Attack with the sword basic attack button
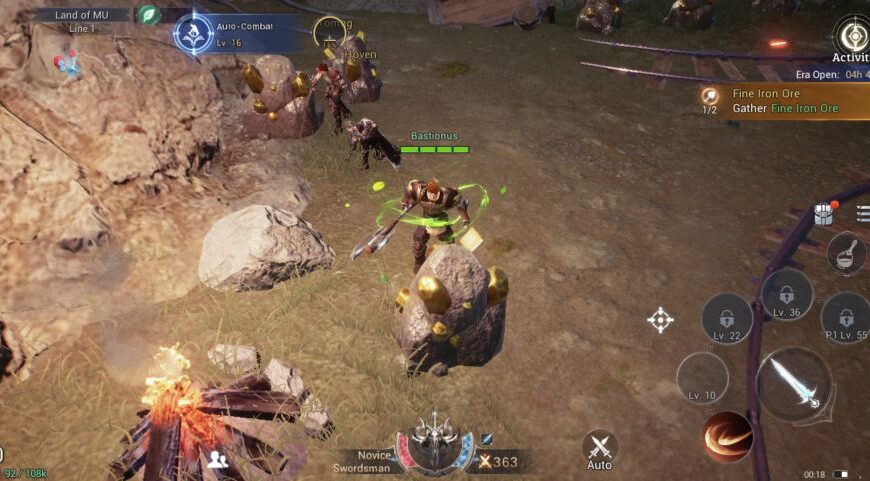 pos(795,386)
